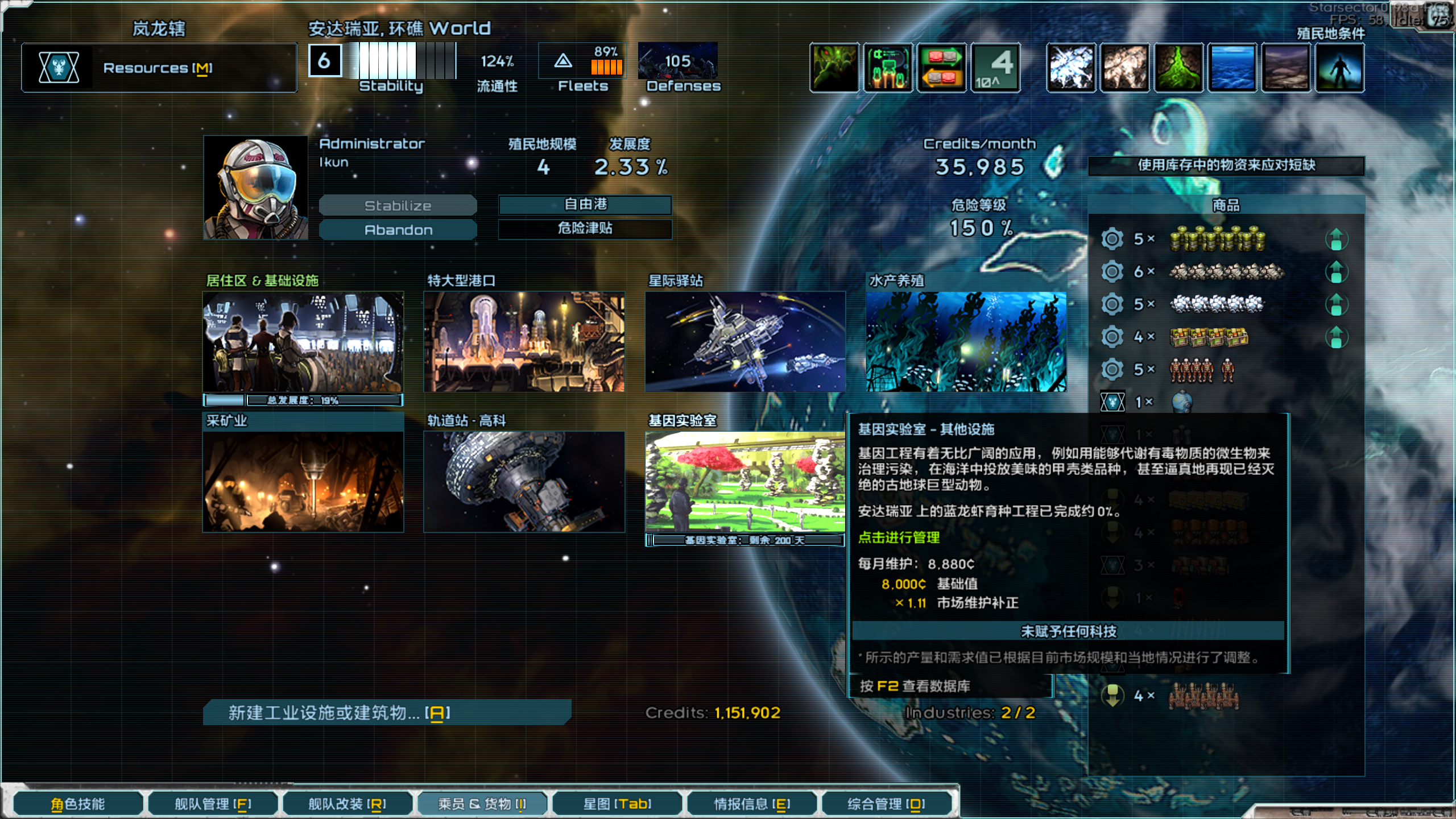This screenshot has width=1456, height=819.
Task: Click the gear icon beside the fuel commodity
Action: (1111, 239)
